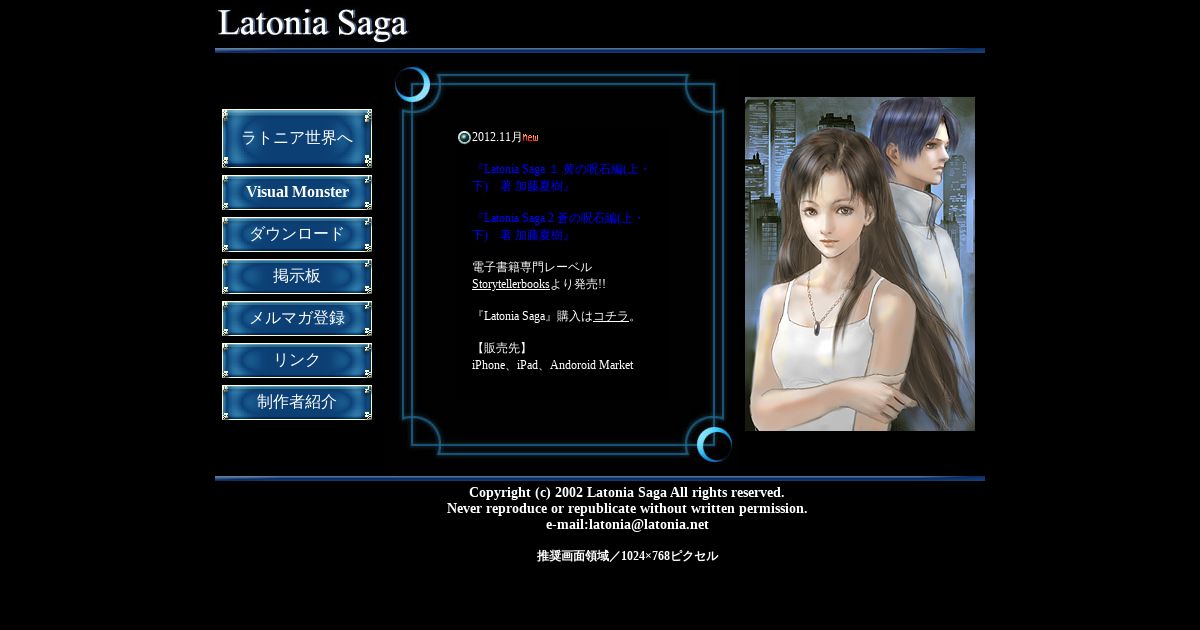Go to the ダウンロード page
The image size is (1200, 630).
tap(297, 234)
